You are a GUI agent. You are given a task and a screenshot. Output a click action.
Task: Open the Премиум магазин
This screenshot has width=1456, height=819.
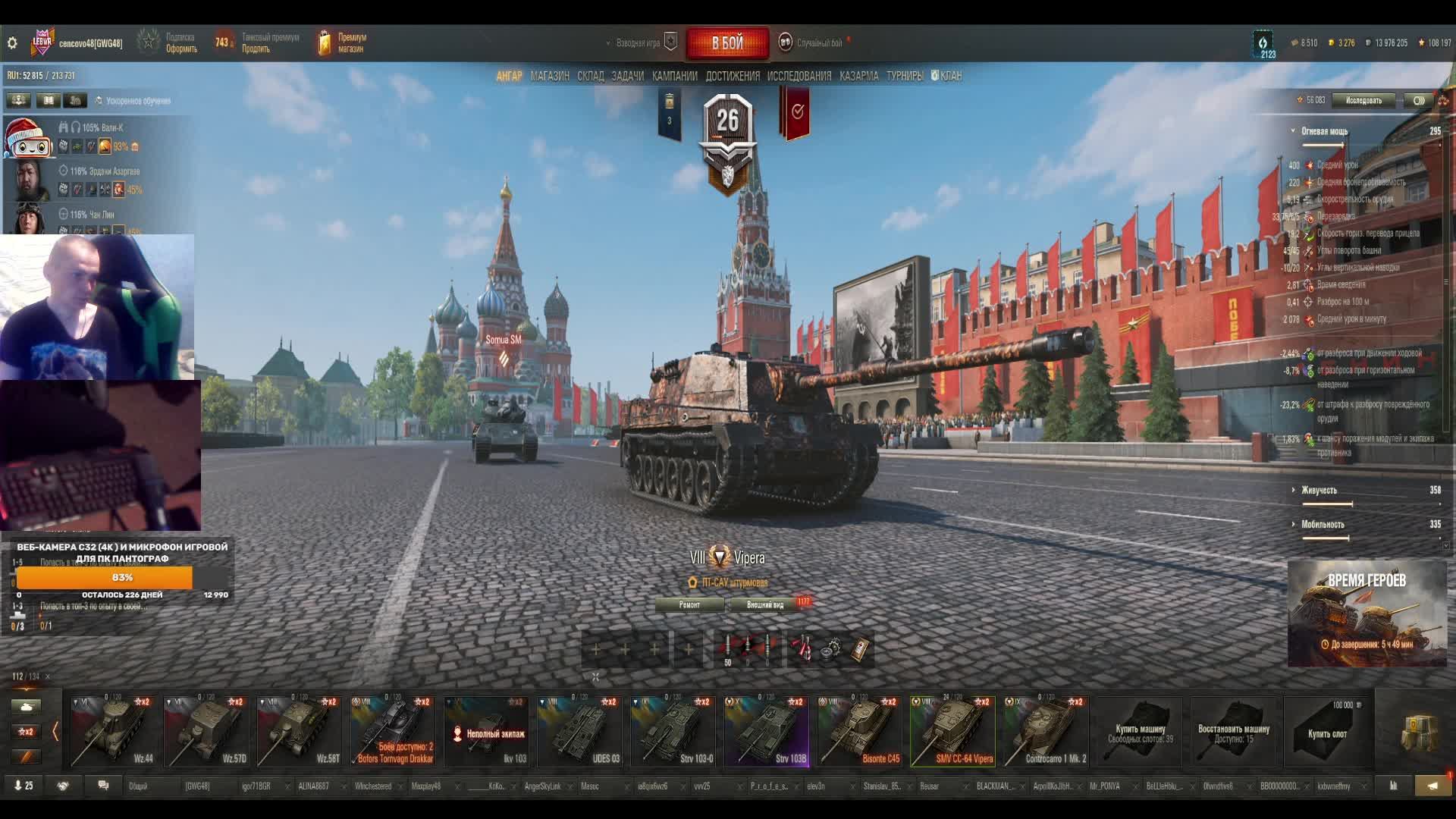pyautogui.click(x=343, y=43)
